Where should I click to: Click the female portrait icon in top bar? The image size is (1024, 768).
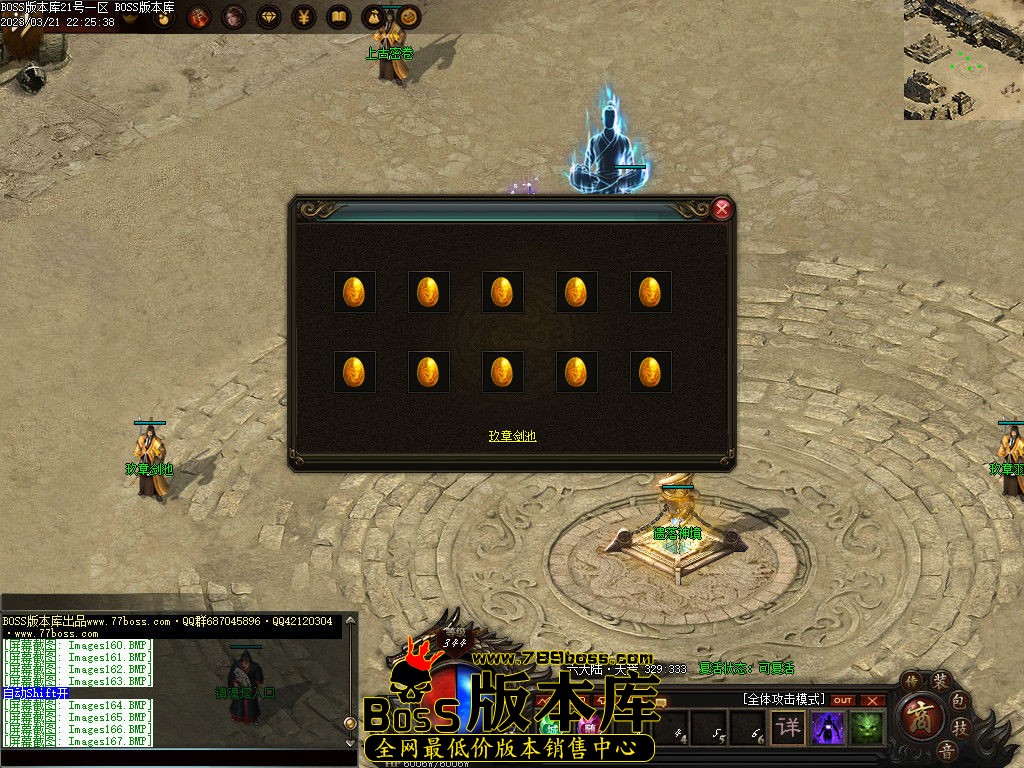tap(233, 17)
